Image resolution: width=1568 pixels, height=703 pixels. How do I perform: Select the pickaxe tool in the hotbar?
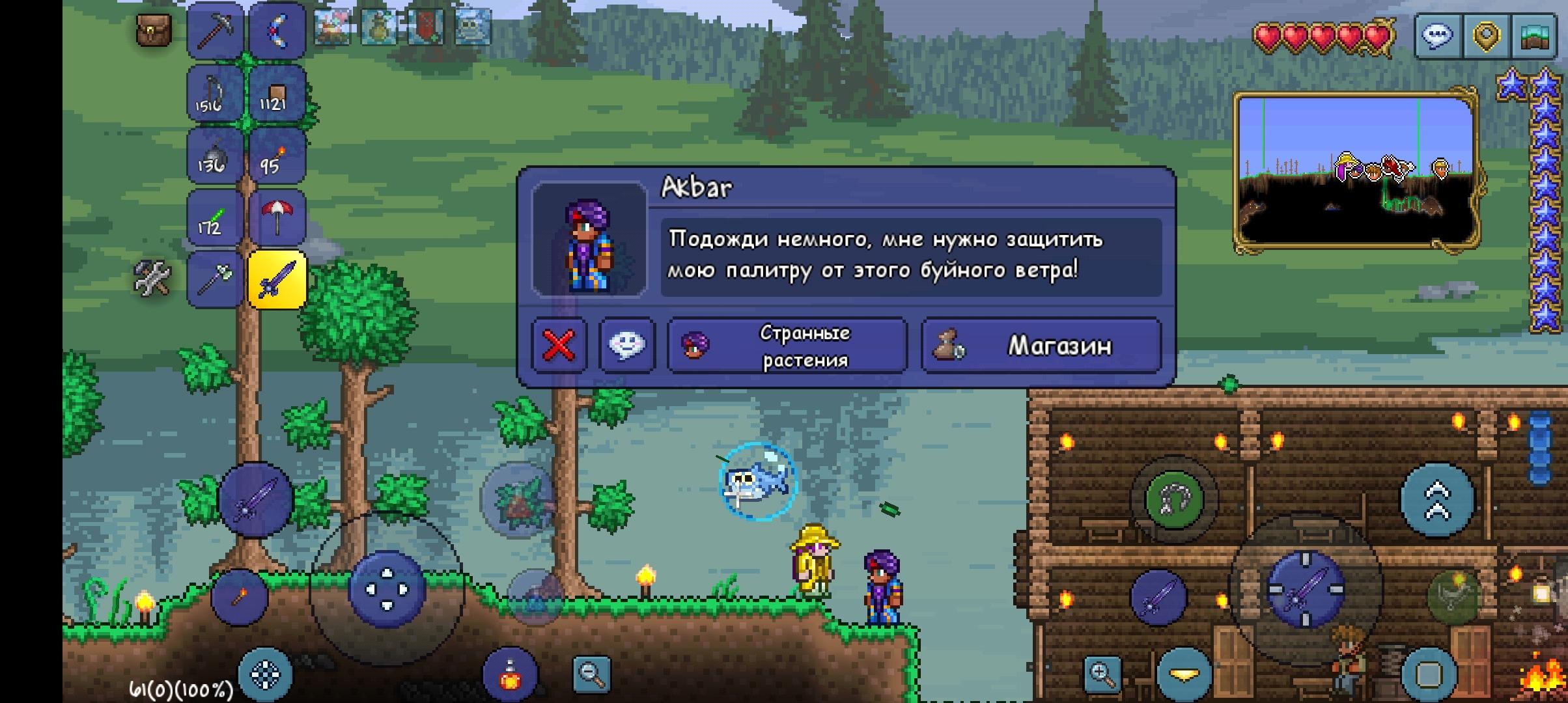click(216, 29)
